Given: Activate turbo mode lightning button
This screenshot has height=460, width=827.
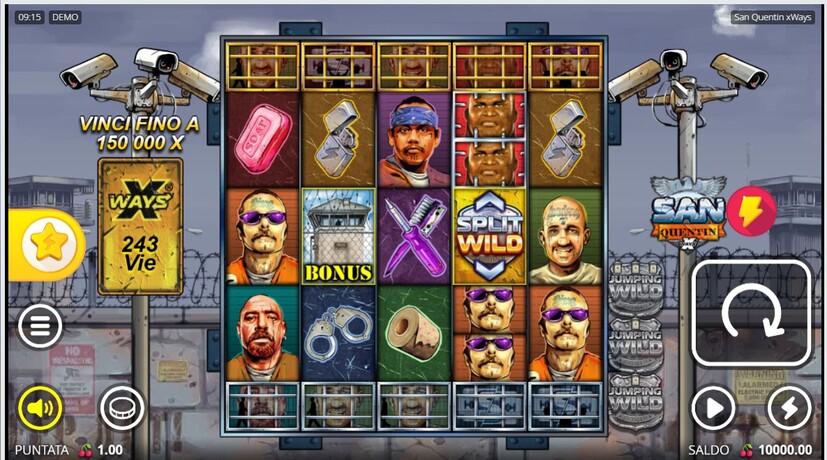Looking at the screenshot, I should 788,408.
